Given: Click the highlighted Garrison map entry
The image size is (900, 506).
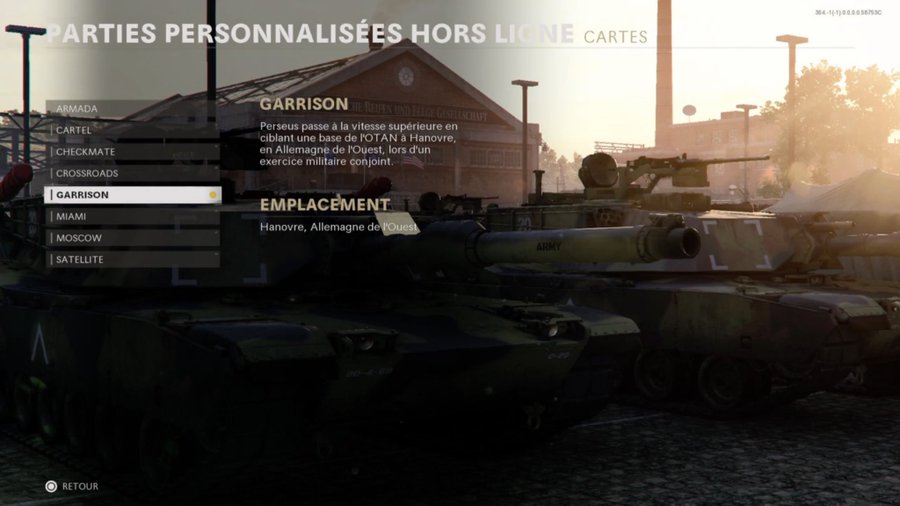Looking at the screenshot, I should pyautogui.click(x=132, y=195).
